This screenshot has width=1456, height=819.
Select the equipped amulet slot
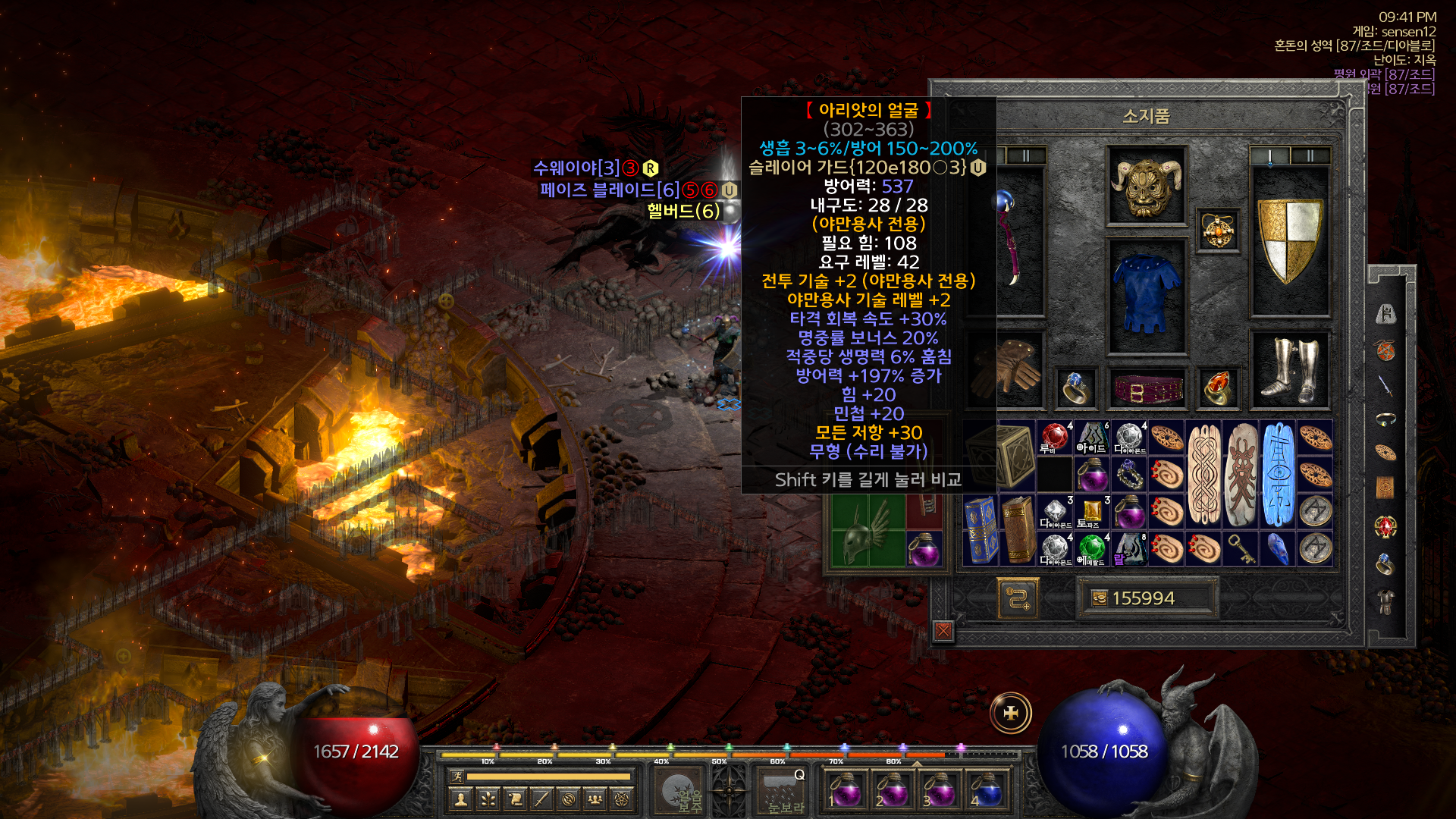(x=1218, y=230)
